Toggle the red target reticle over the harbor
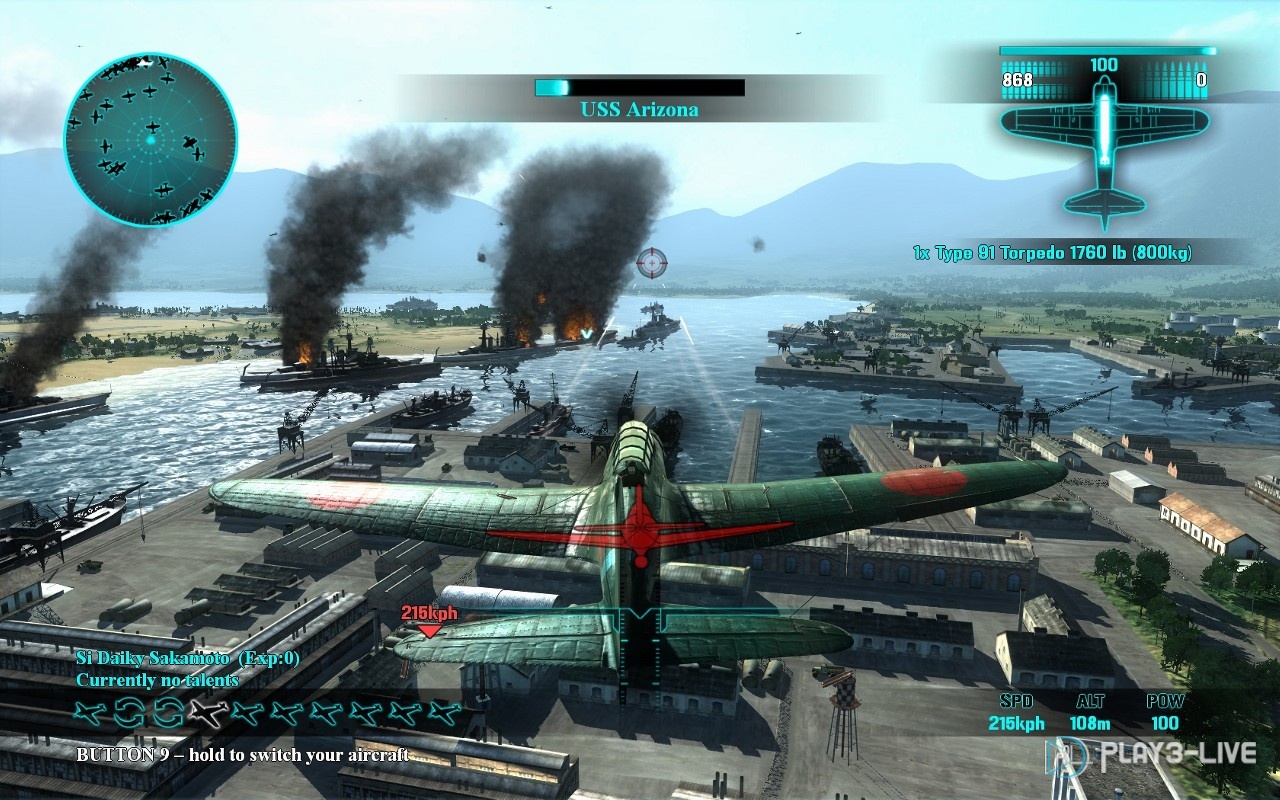This screenshot has height=800, width=1280. point(652,262)
